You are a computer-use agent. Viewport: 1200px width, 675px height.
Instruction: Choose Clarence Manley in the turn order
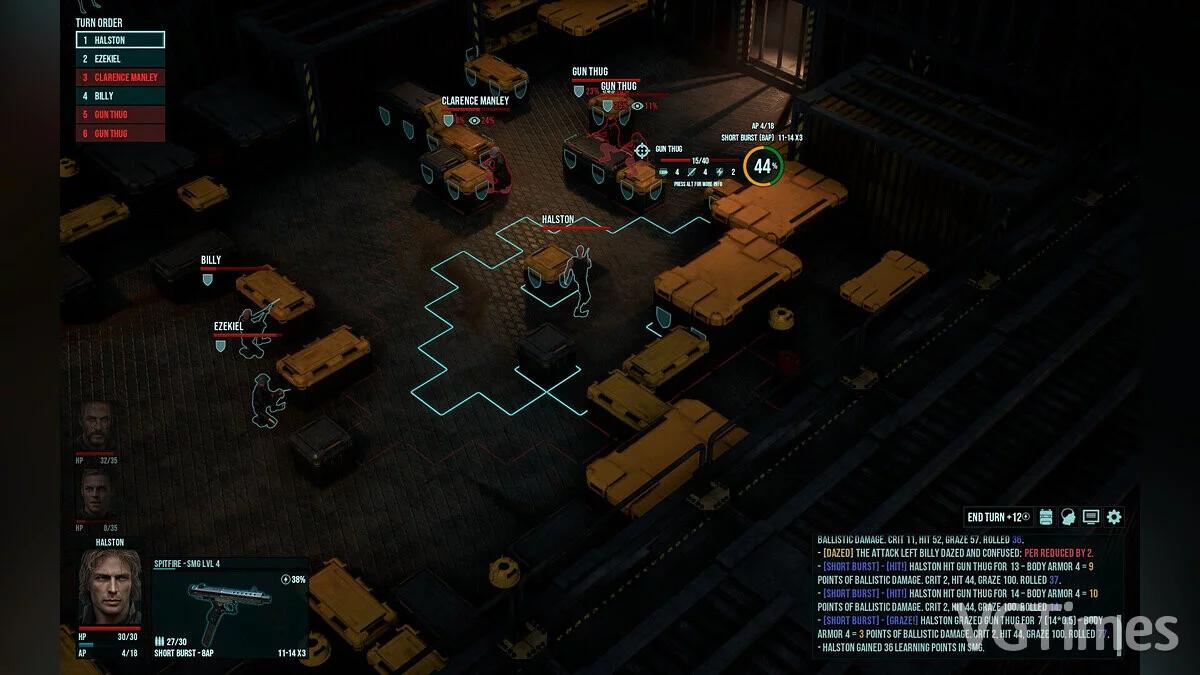(120, 77)
